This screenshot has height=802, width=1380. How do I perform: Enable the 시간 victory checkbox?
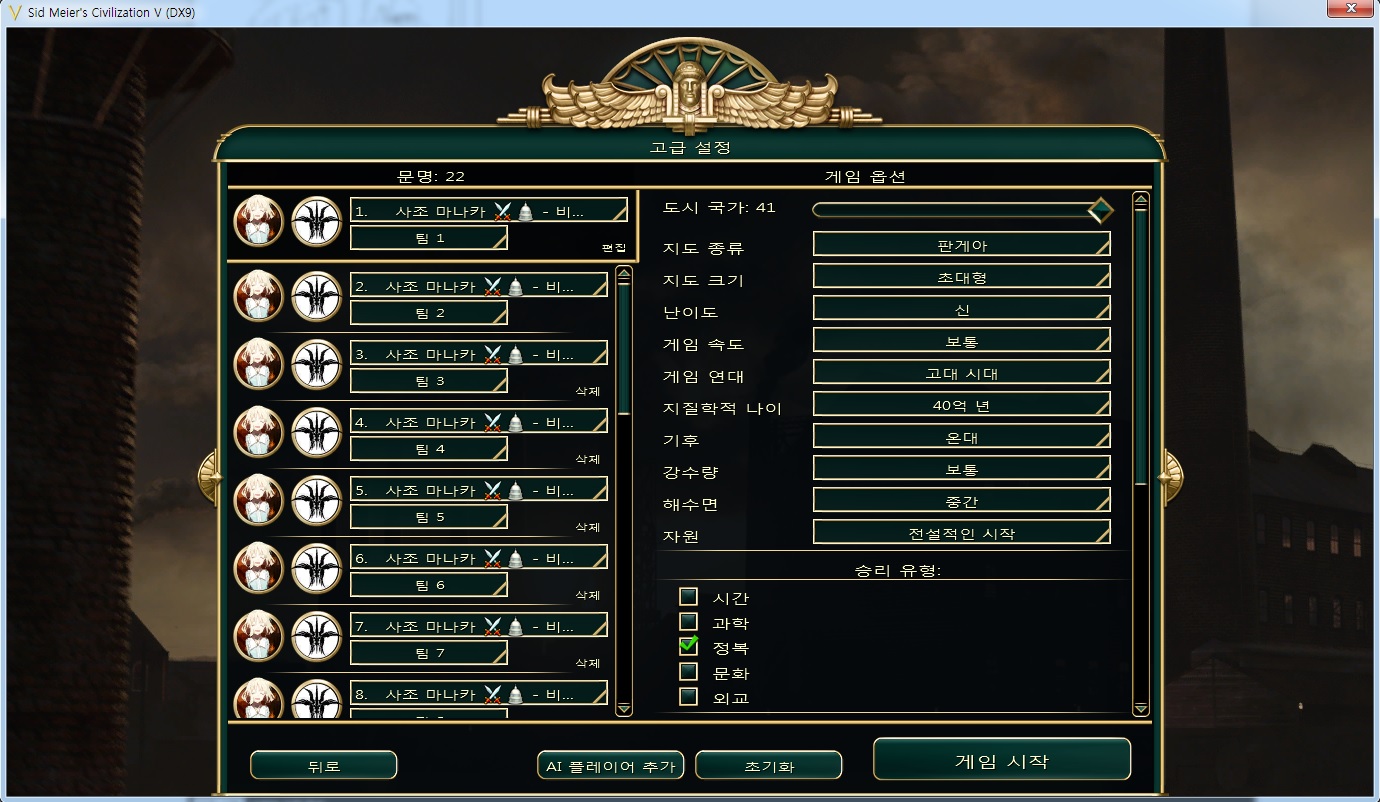click(688, 597)
